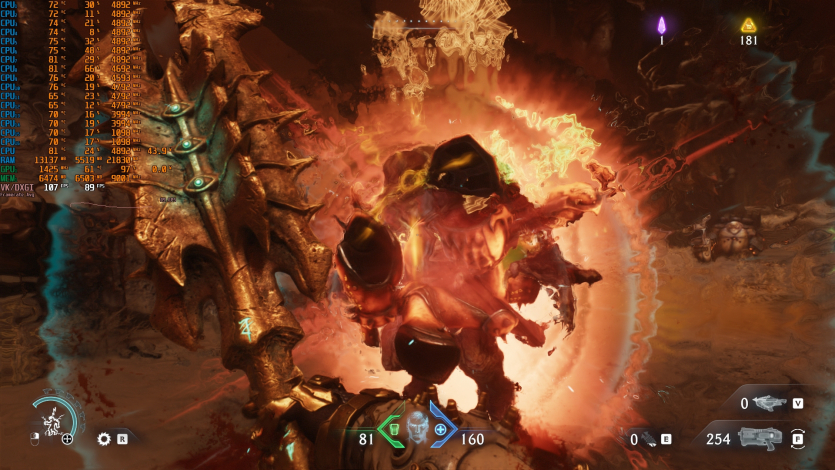
Task: Choose the secondary weapon icon above the main gun
Action: tap(770, 403)
